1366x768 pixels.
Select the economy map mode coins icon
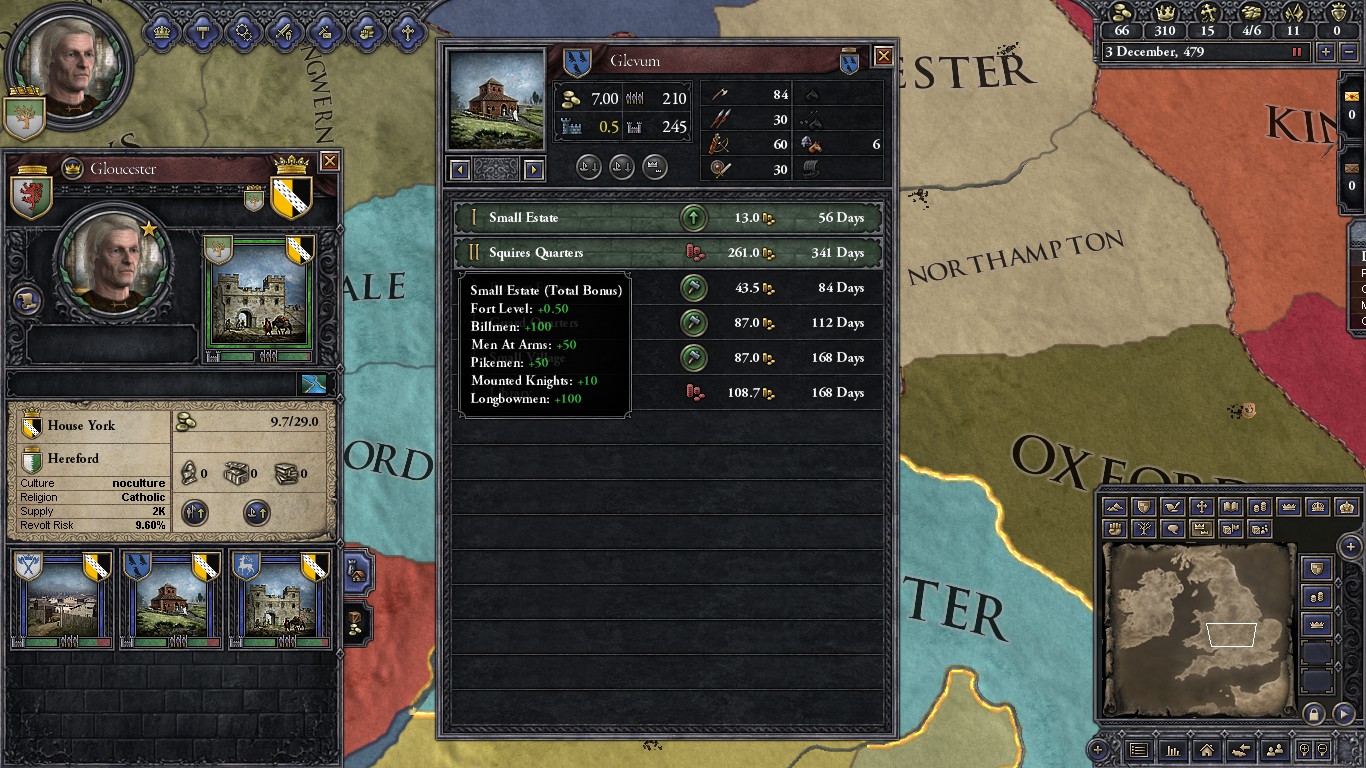tap(1260, 507)
